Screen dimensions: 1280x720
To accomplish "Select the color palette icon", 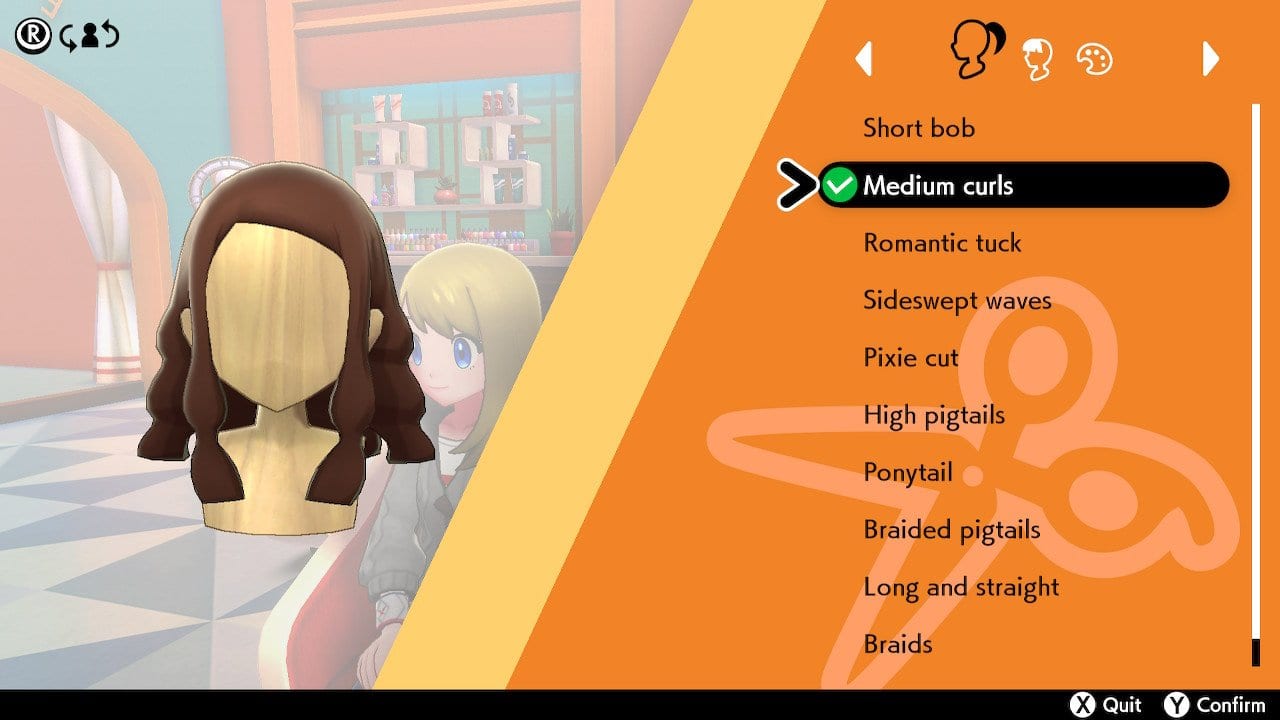I will [x=1096, y=57].
